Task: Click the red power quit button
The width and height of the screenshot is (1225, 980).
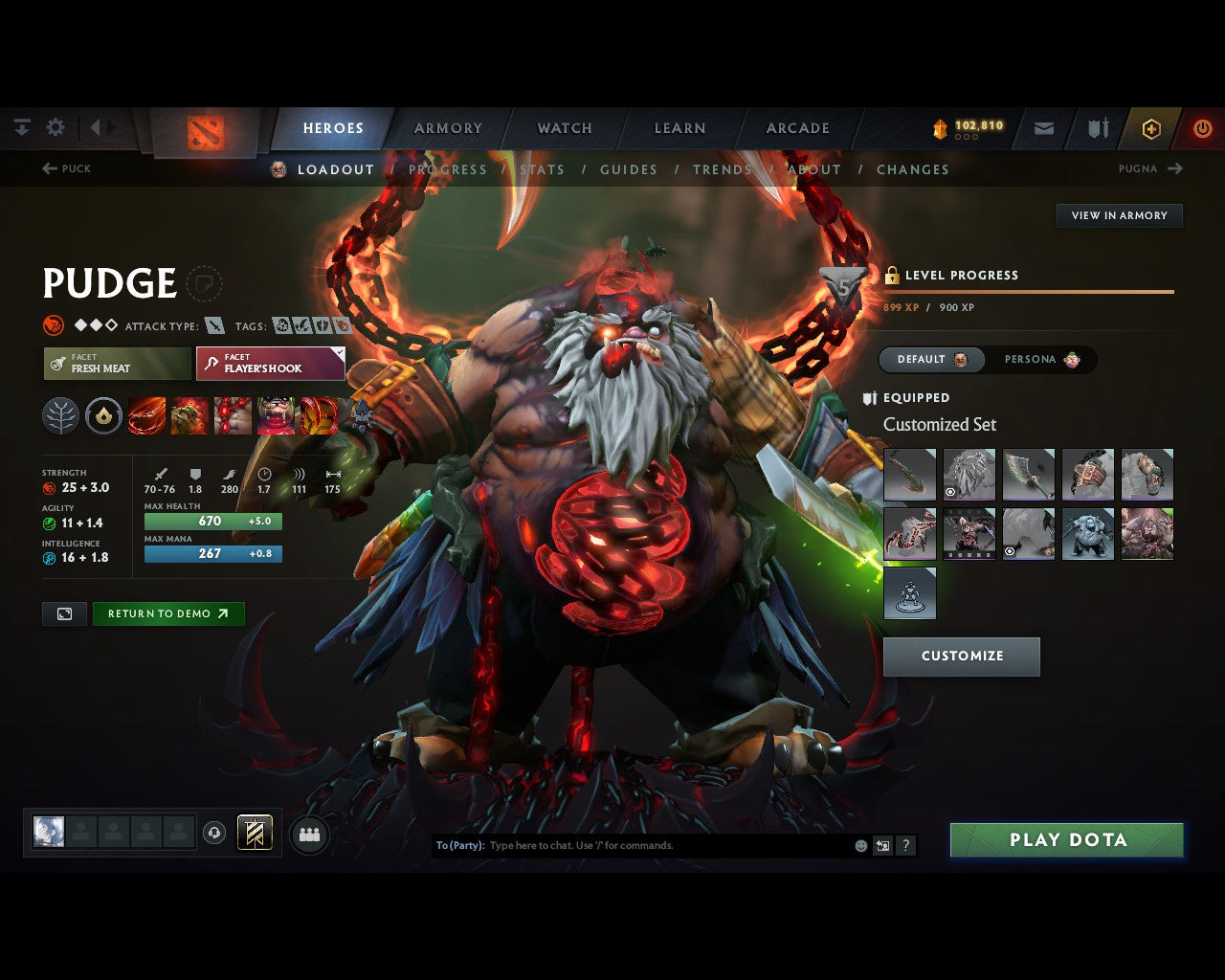Action: pyautogui.click(x=1202, y=128)
